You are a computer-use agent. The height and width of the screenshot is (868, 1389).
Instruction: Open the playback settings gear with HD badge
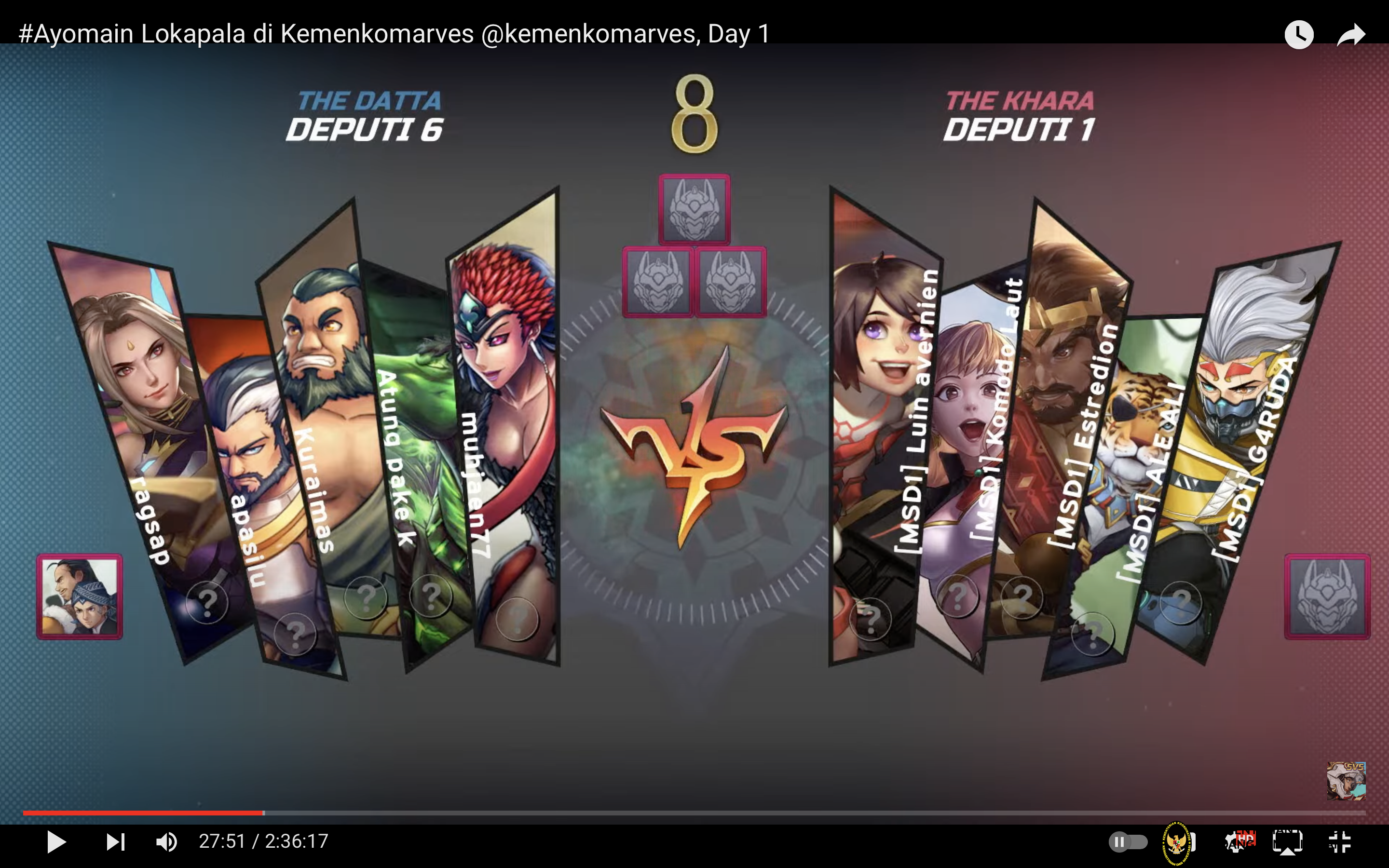point(1239,841)
